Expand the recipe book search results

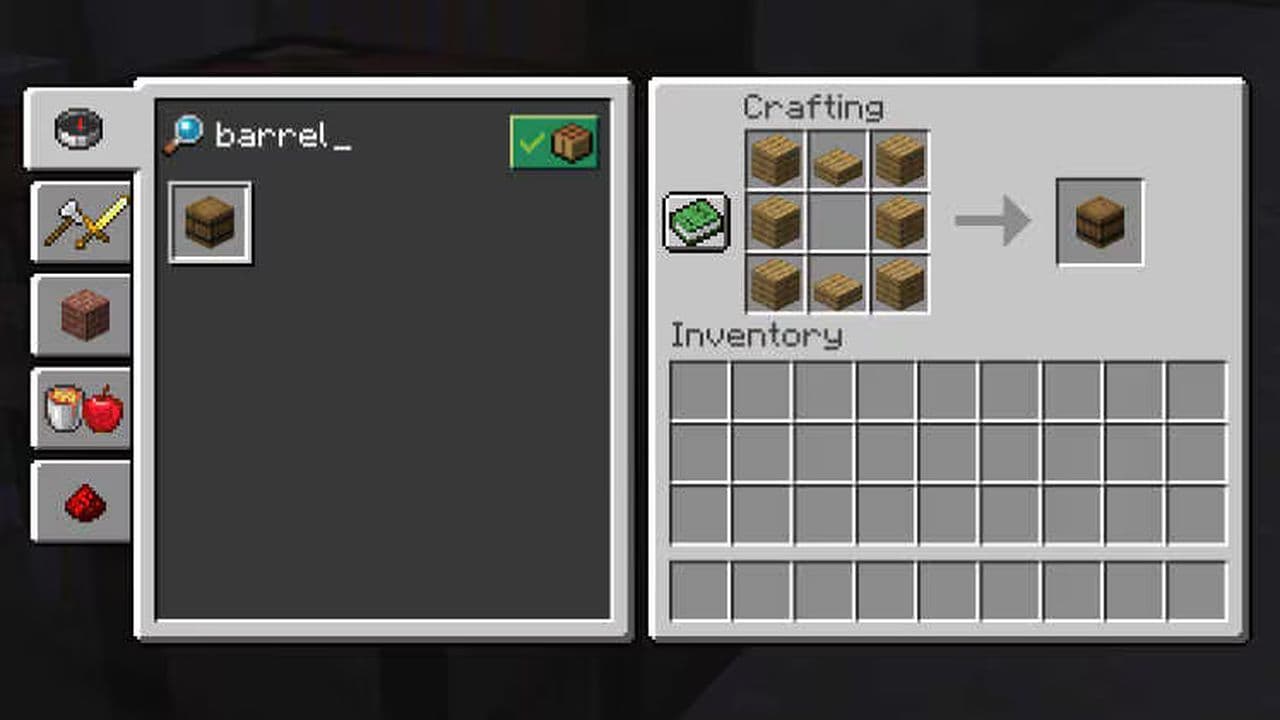tap(697, 223)
